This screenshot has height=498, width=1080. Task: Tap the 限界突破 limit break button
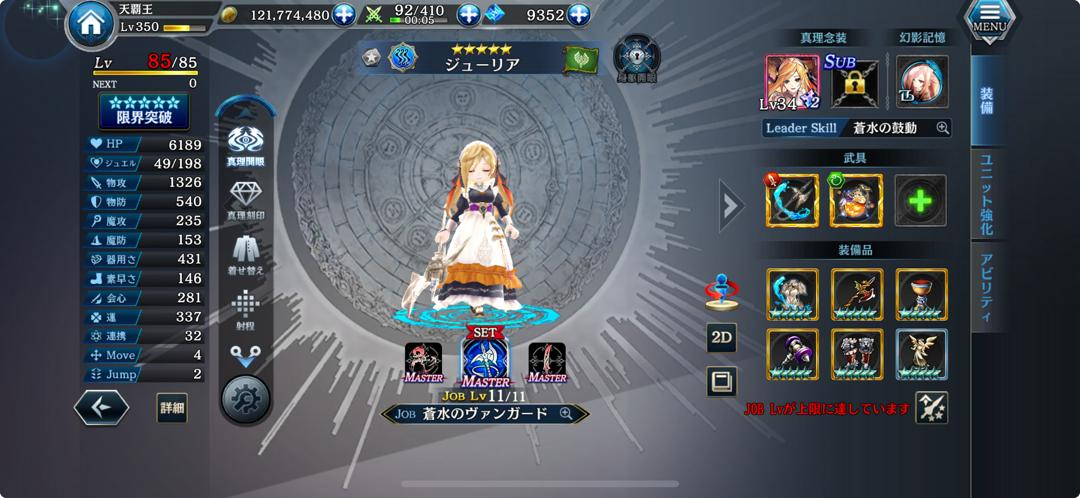(144, 111)
